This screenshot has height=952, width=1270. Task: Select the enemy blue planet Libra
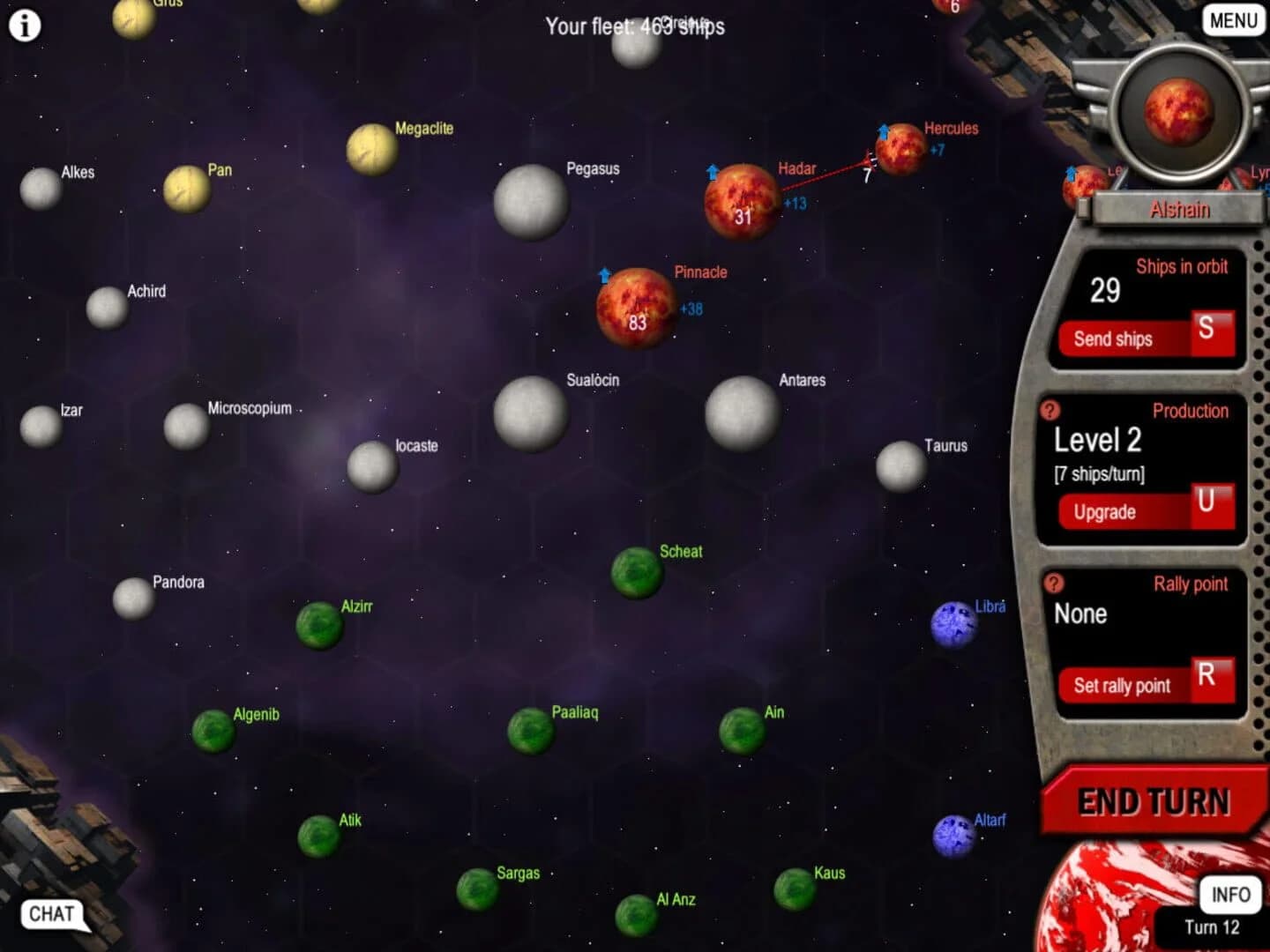point(955,624)
